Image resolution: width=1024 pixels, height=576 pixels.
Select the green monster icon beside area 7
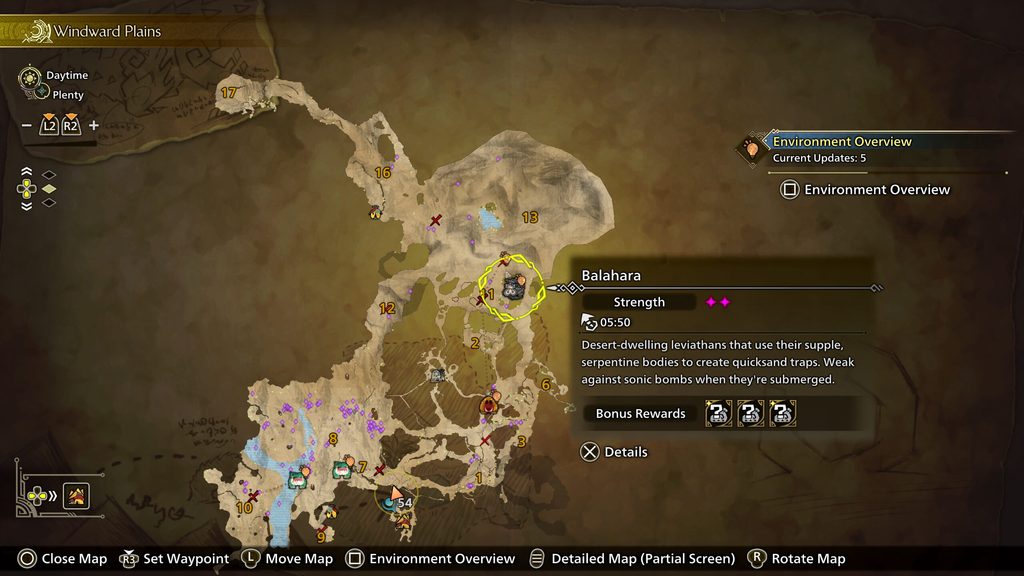point(342,466)
